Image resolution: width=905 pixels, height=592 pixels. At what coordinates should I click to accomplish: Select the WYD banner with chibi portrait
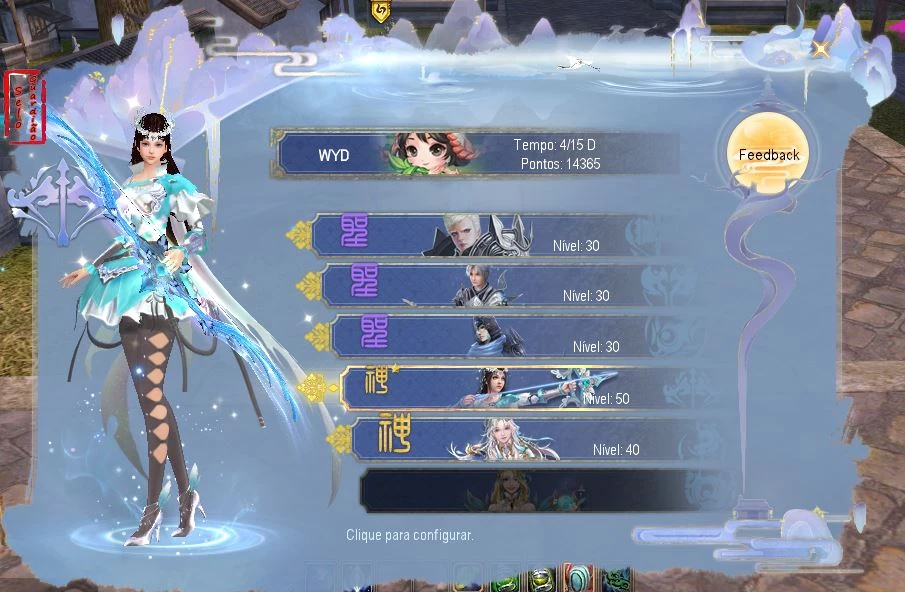475,154
